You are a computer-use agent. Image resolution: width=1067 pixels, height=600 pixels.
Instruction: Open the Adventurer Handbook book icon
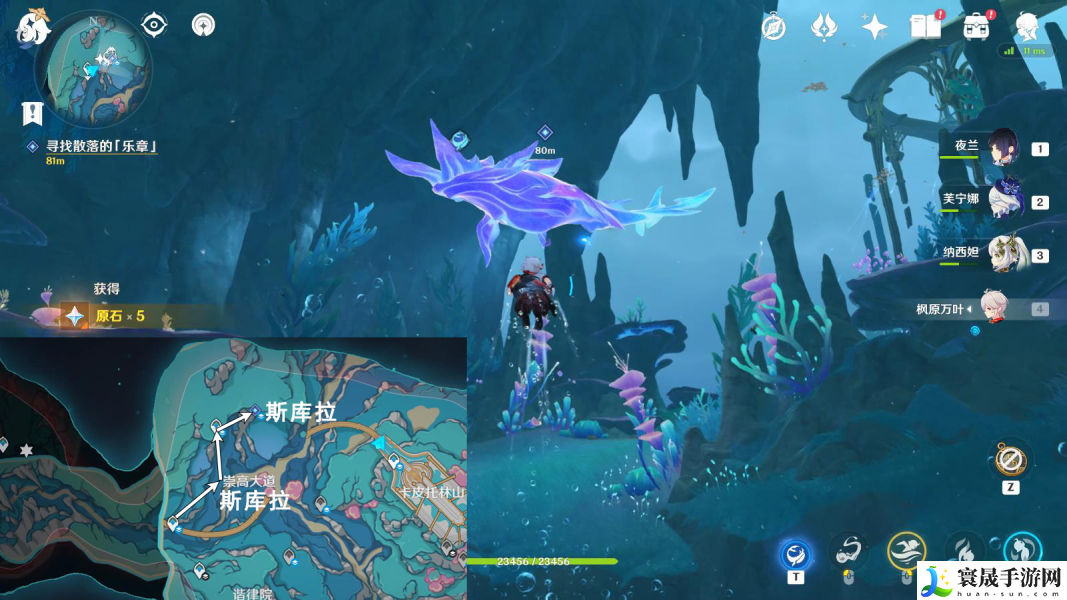click(x=925, y=27)
